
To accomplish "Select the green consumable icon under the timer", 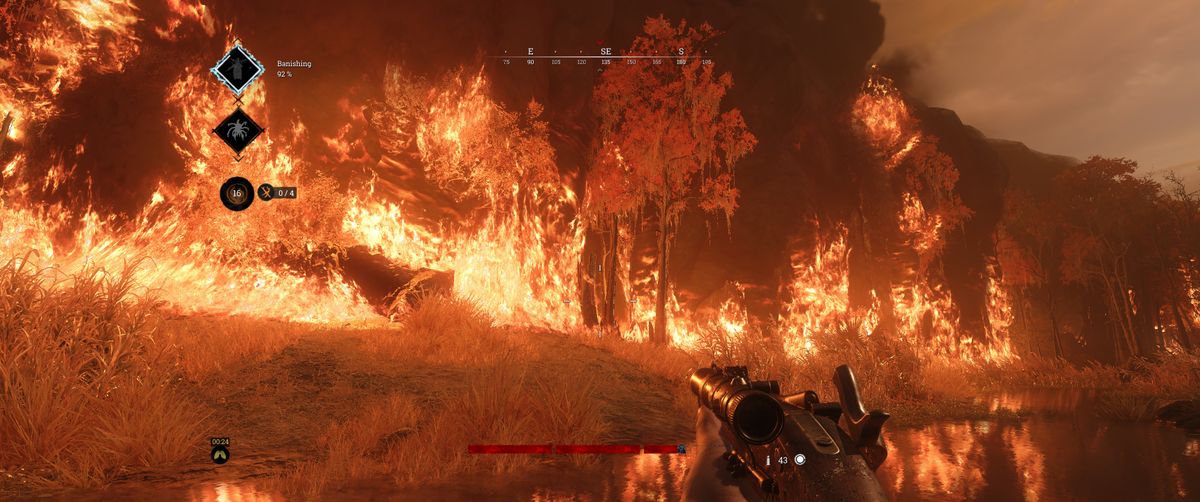I will (220, 455).
